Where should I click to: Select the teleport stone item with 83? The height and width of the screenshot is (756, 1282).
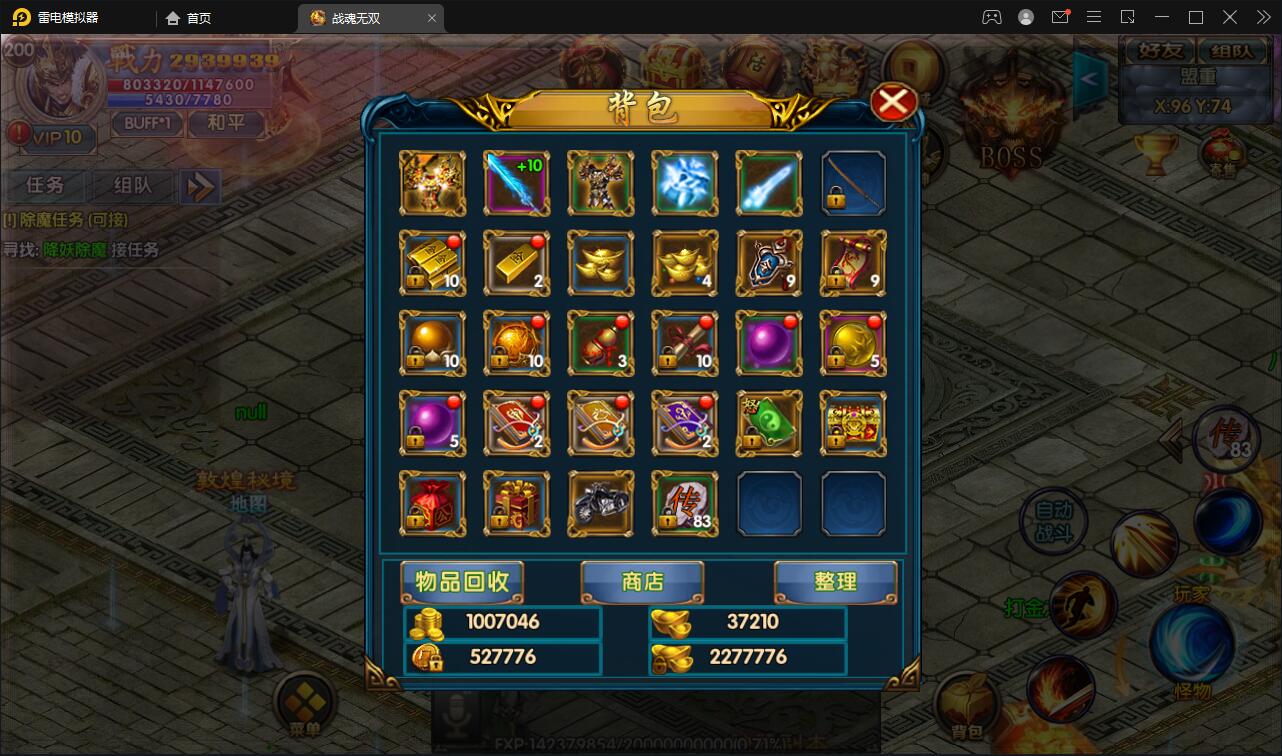[684, 504]
